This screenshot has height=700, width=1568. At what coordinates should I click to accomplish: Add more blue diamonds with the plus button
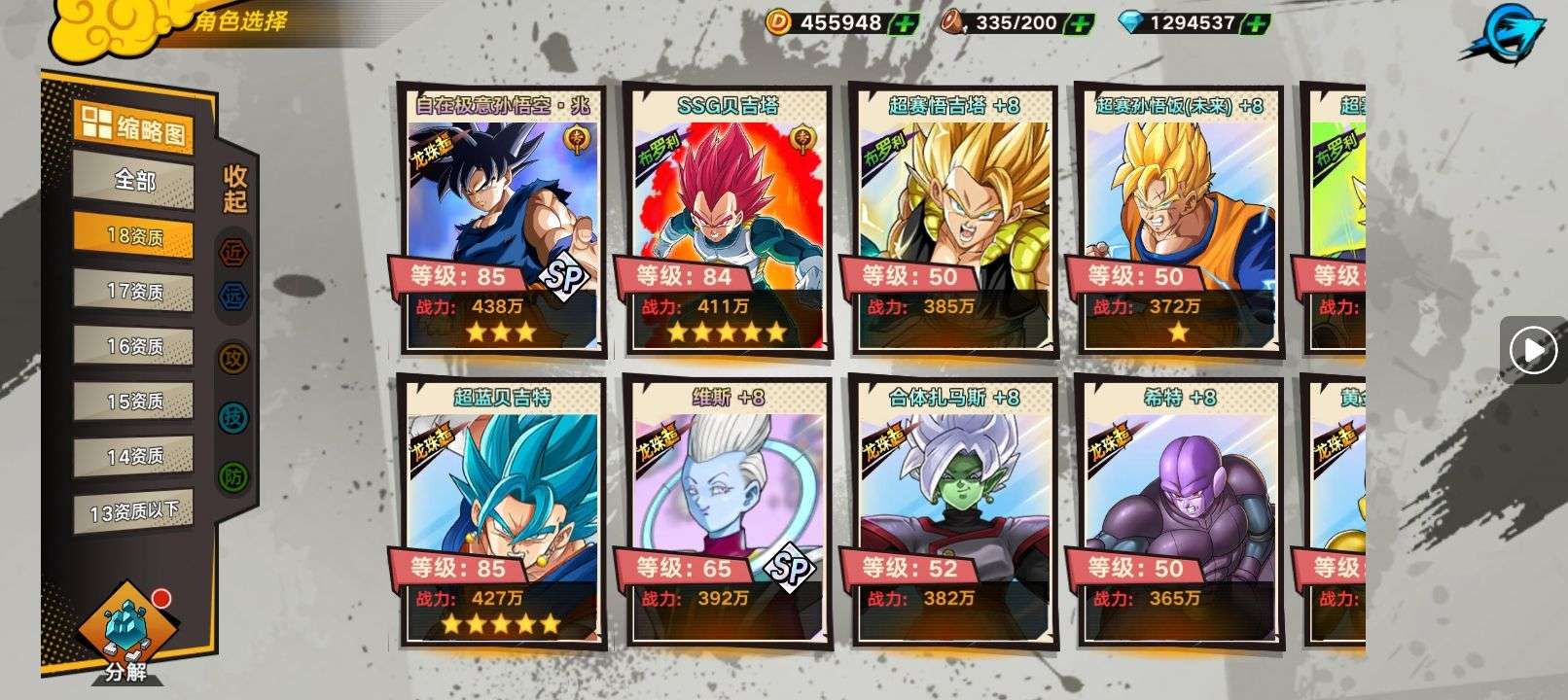pos(1258,23)
